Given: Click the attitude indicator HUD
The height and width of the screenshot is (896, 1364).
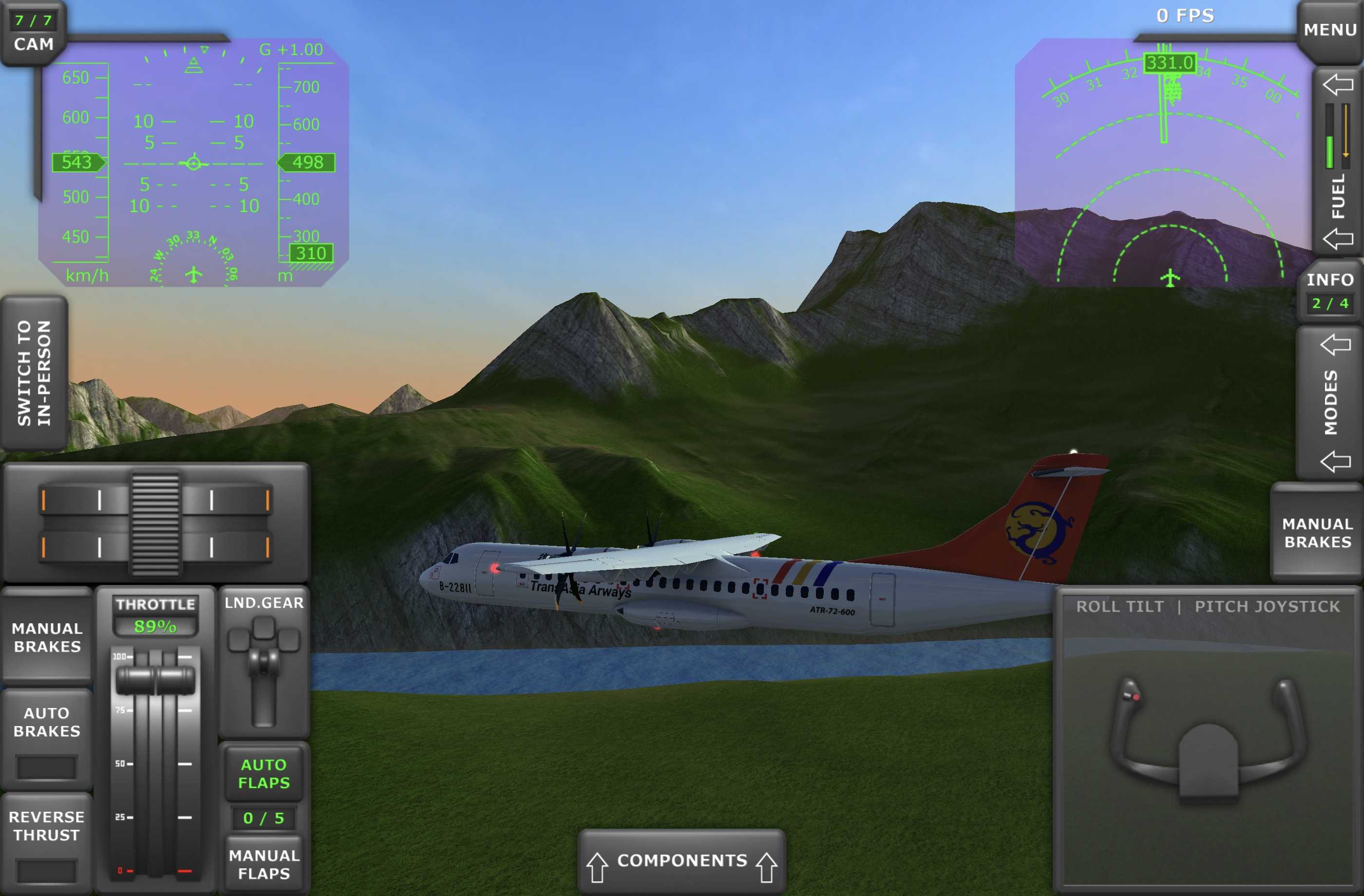Looking at the screenshot, I should point(193,163).
